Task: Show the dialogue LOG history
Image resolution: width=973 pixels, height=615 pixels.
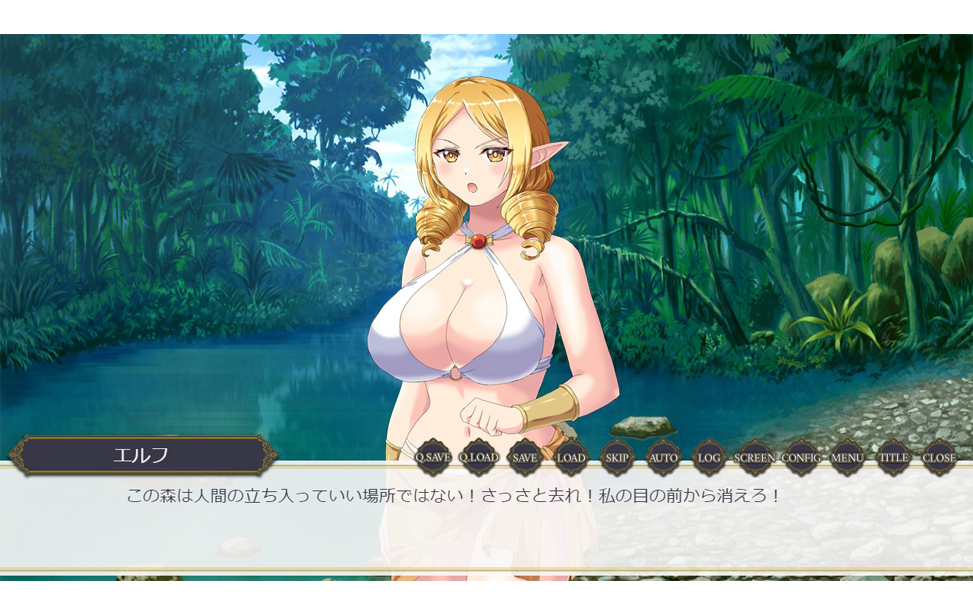Action: tap(709, 458)
